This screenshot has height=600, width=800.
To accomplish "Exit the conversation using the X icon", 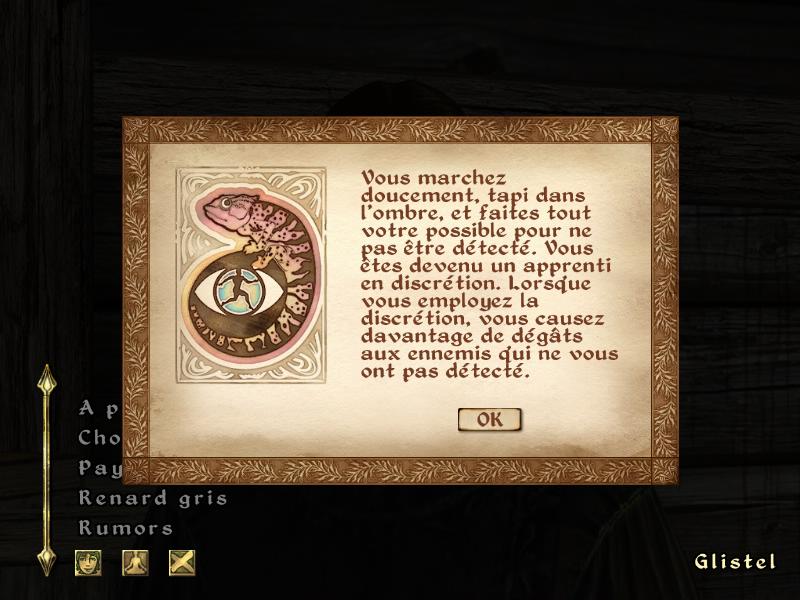I will 182,562.
